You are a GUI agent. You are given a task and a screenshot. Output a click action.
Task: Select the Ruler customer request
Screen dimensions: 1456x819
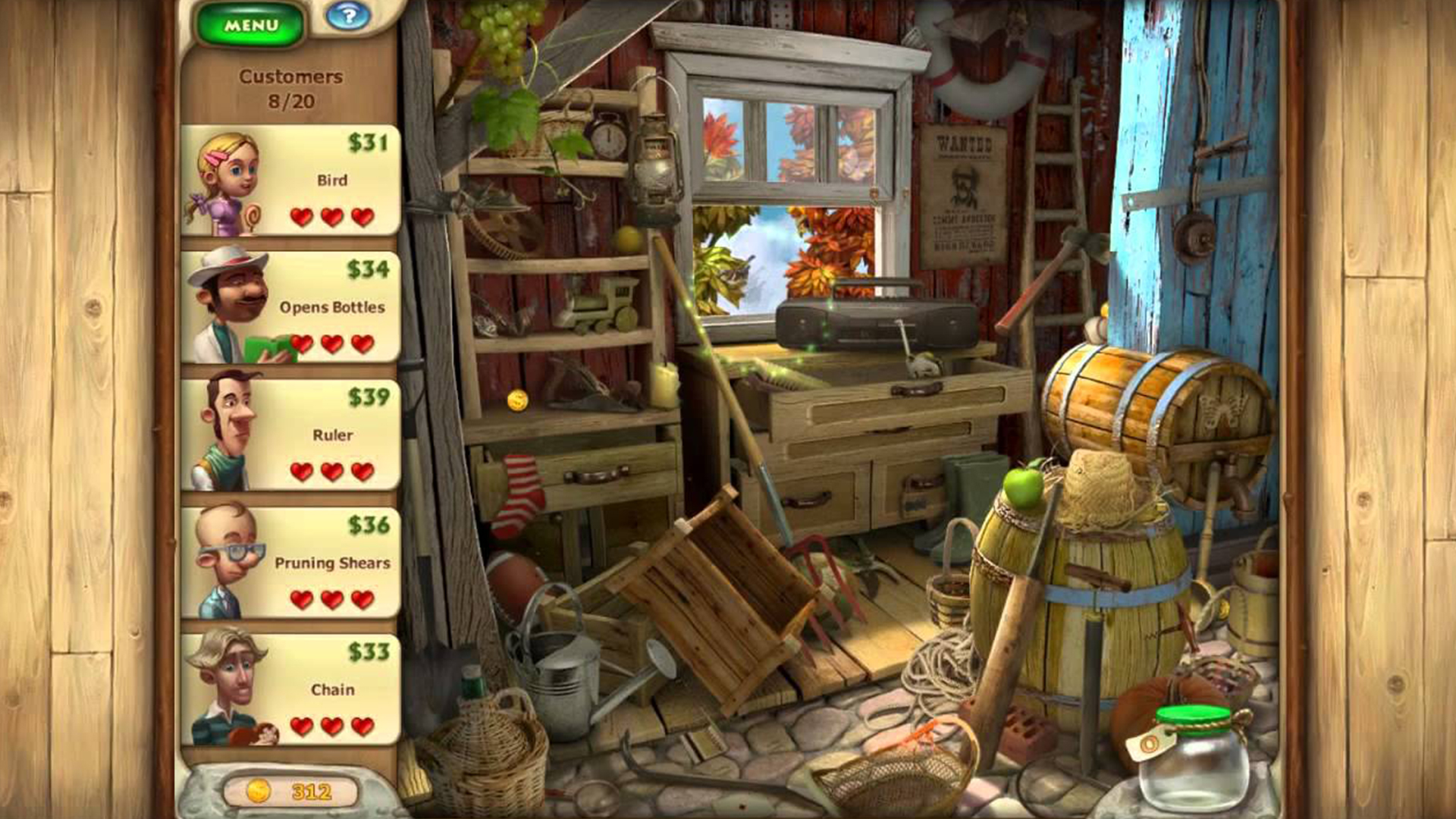(291, 435)
